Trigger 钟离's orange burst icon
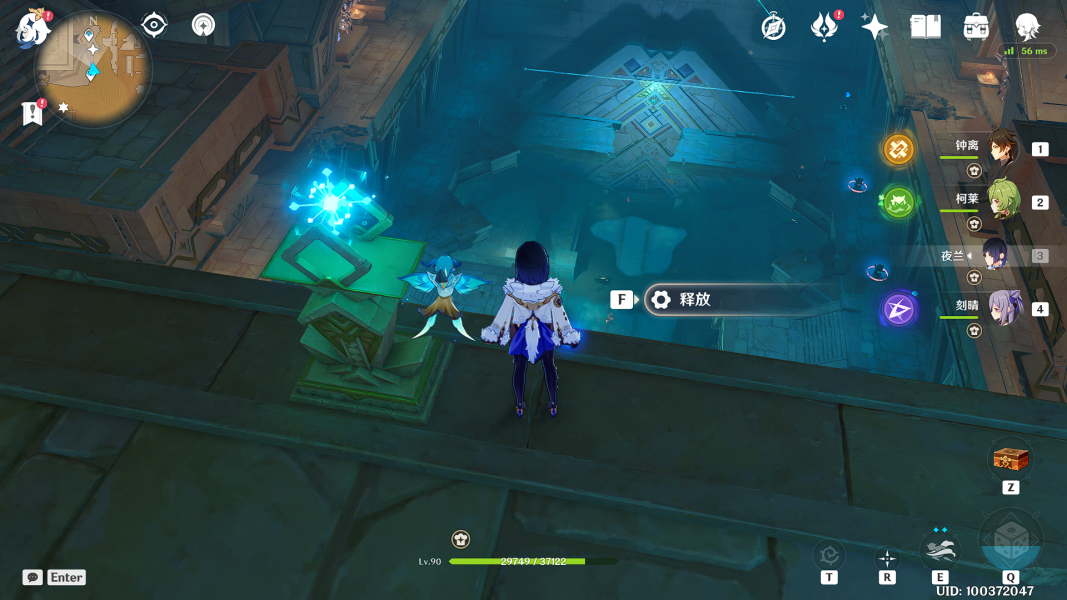 point(898,150)
